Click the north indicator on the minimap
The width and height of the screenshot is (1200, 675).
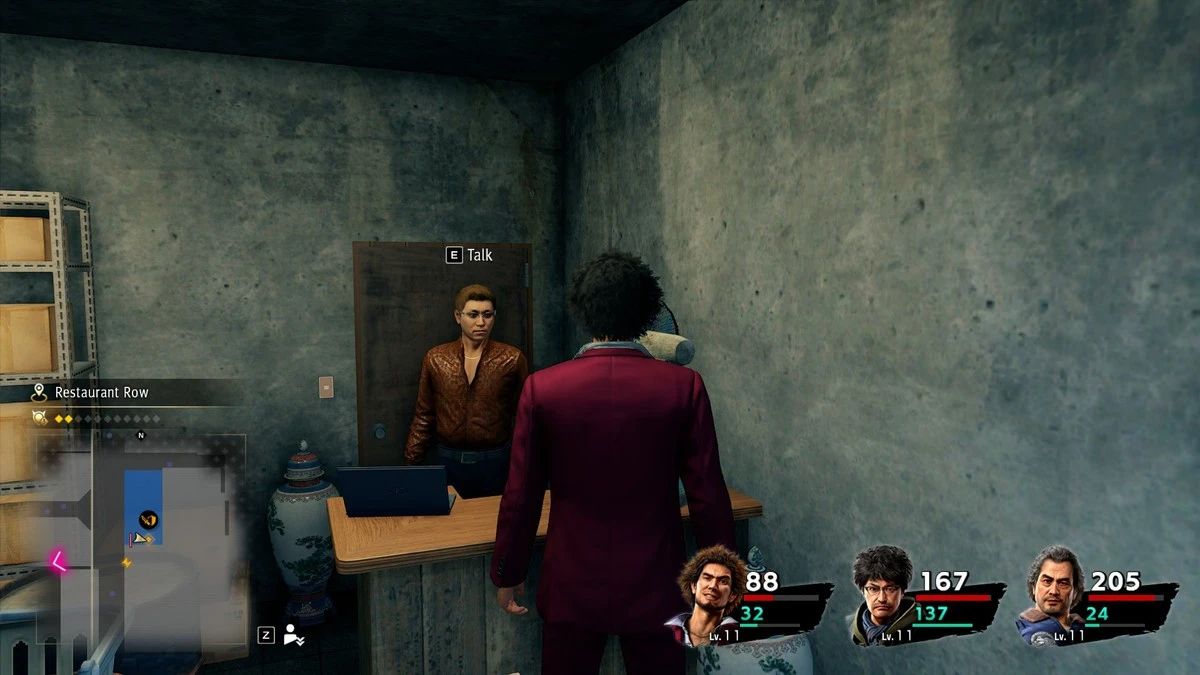click(141, 435)
